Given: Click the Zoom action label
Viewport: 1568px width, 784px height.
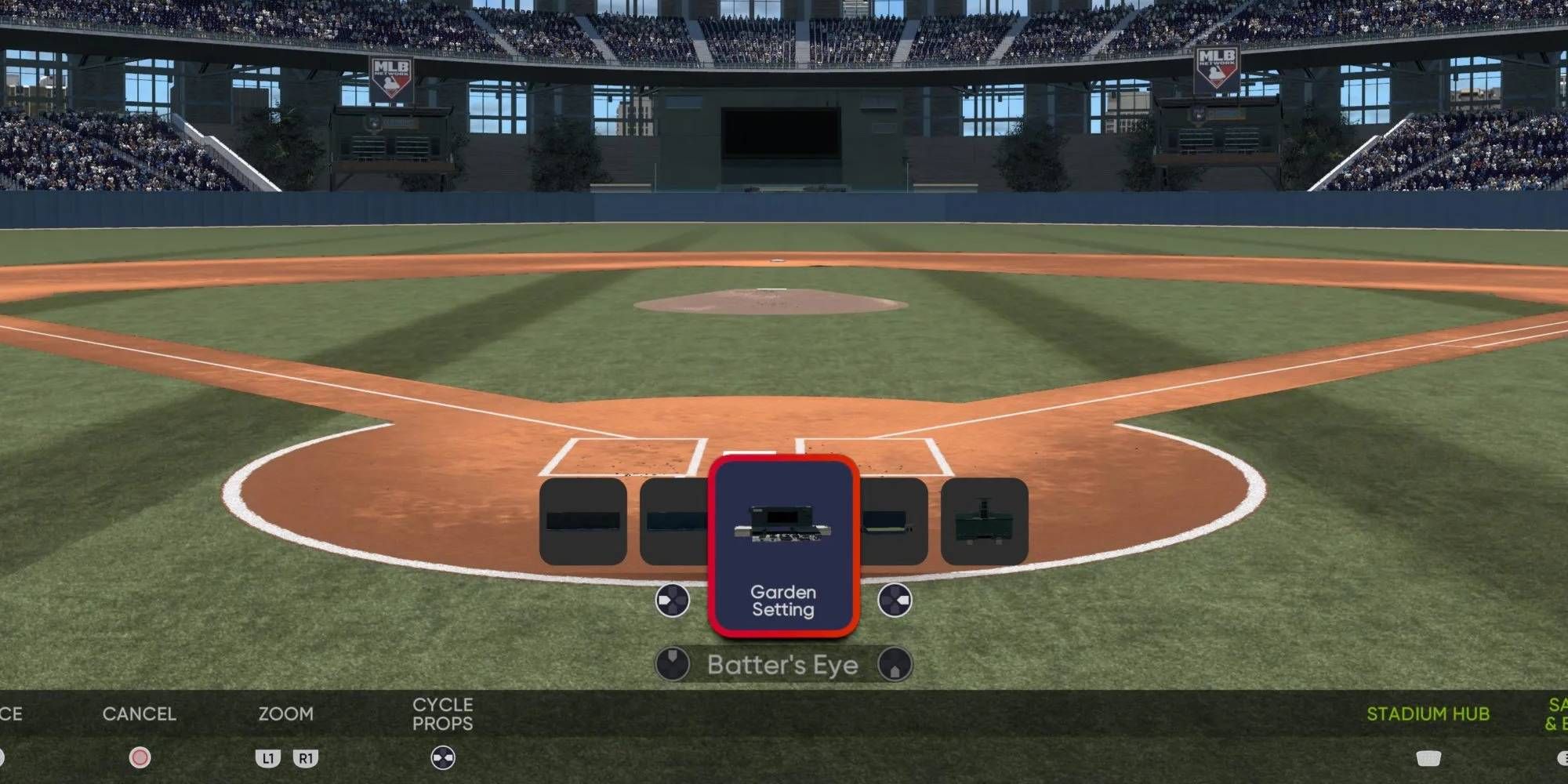Looking at the screenshot, I should click(287, 714).
